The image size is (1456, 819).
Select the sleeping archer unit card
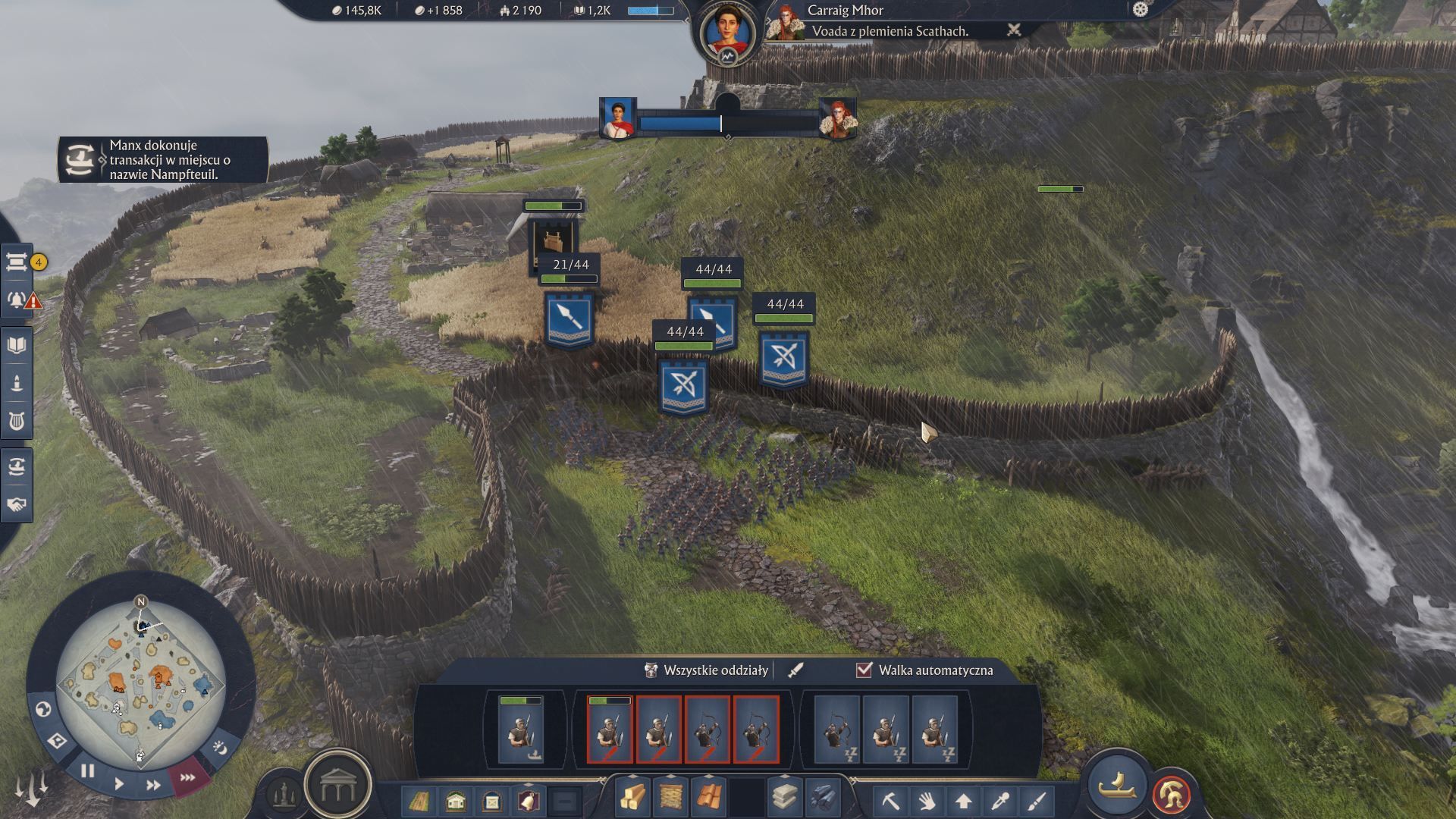[836, 730]
